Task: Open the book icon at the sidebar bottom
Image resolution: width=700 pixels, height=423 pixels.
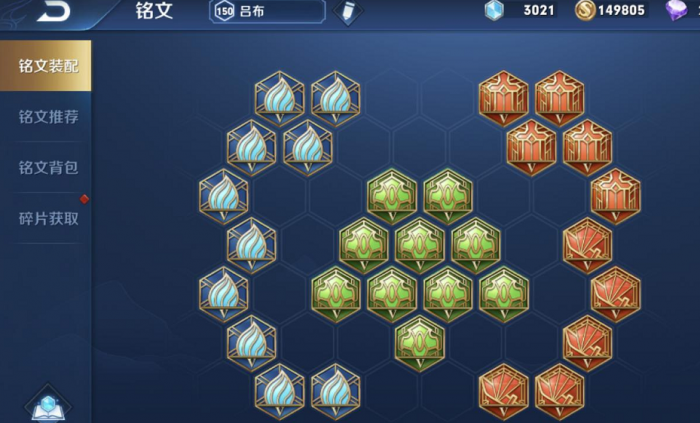Action: (47, 404)
